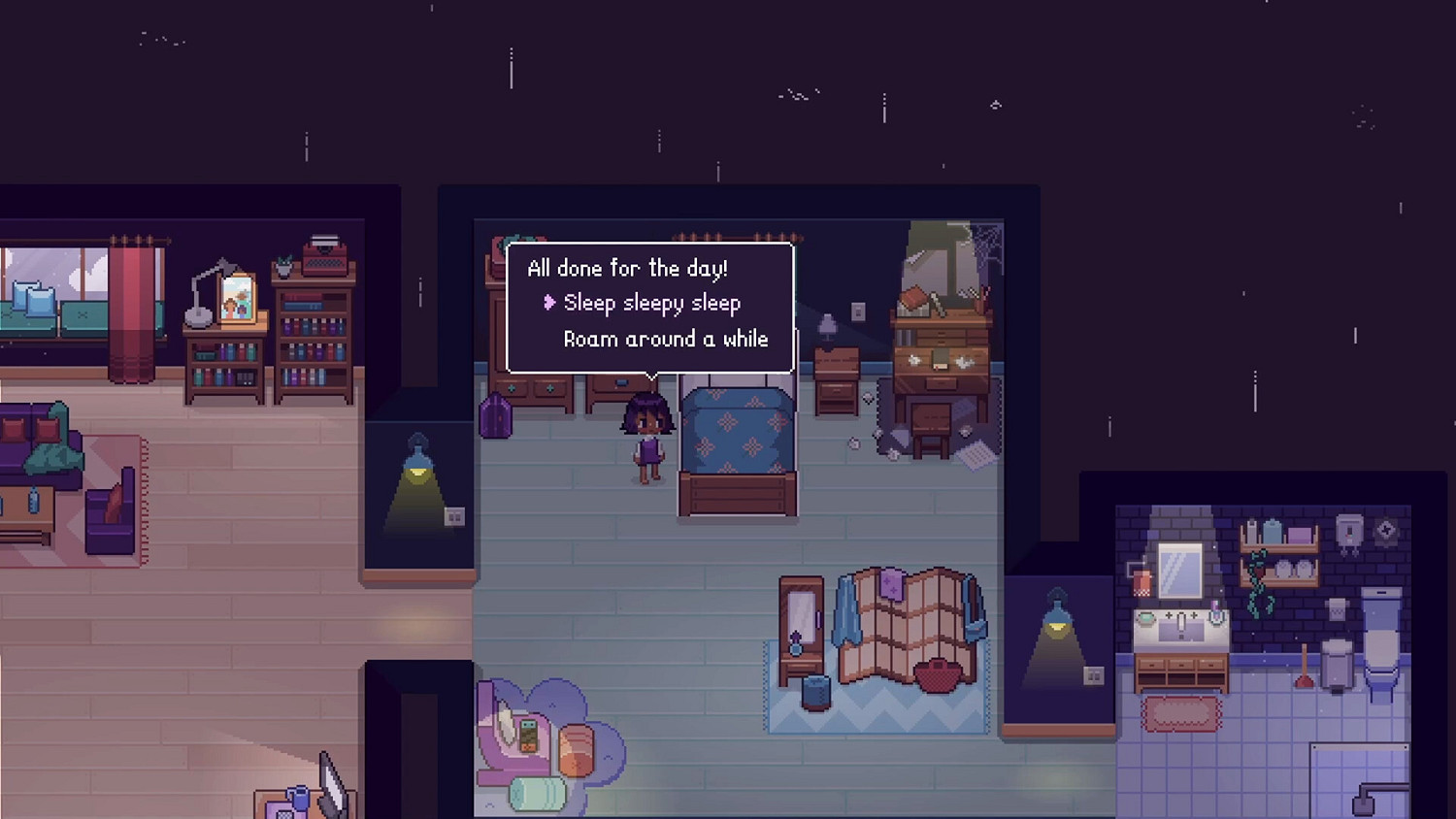This screenshot has width=1456, height=819.
Task: Open the nightstand drawer next to the bed
Action: click(x=836, y=388)
